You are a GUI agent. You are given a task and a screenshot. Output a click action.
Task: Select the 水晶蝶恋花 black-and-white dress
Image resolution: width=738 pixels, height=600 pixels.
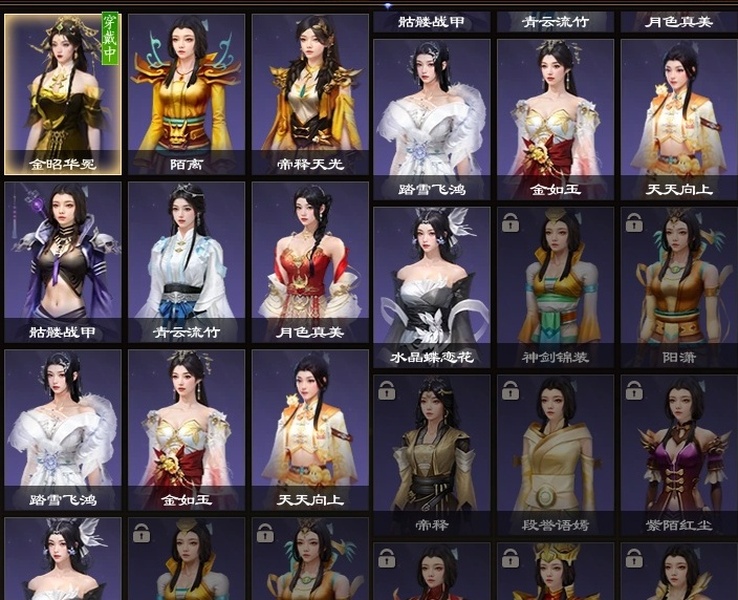pos(431,285)
